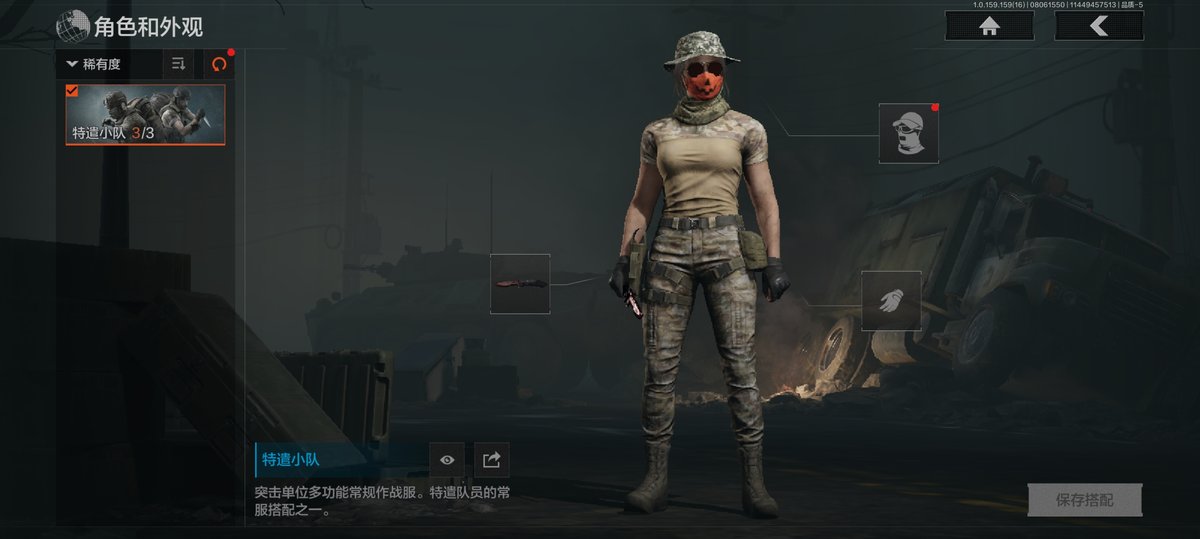Image resolution: width=1200 pixels, height=539 pixels.
Task: Uncheck the 特遣小队 set checkbox
Action: click(72, 91)
